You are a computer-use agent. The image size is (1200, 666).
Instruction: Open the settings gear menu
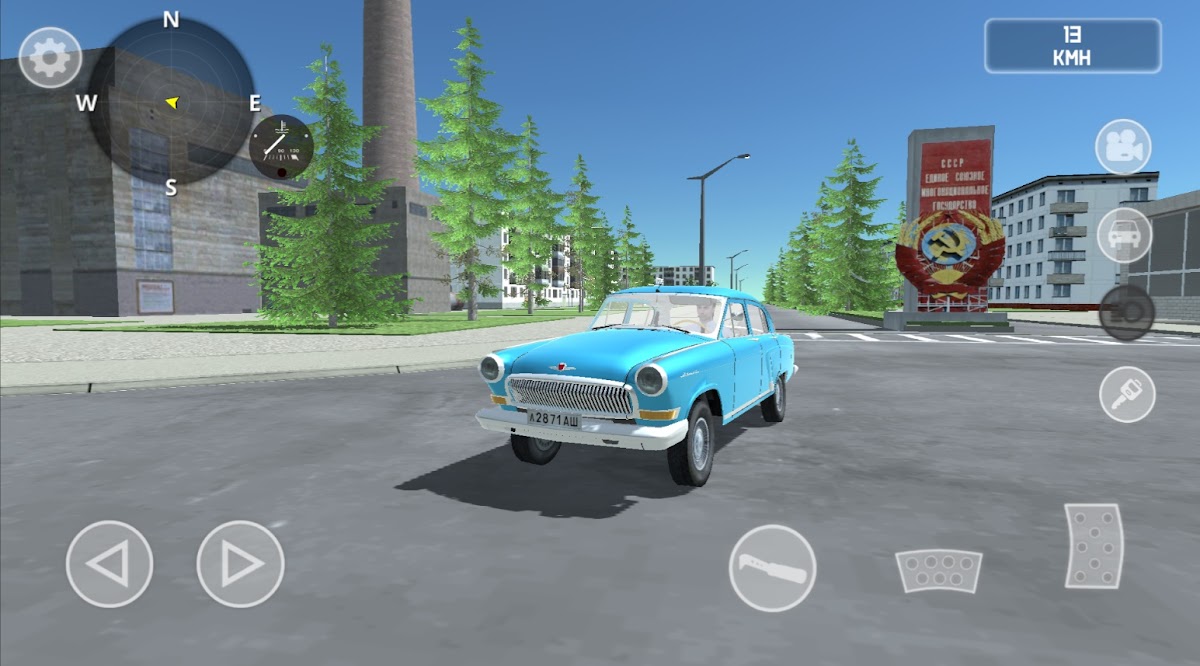coord(50,58)
